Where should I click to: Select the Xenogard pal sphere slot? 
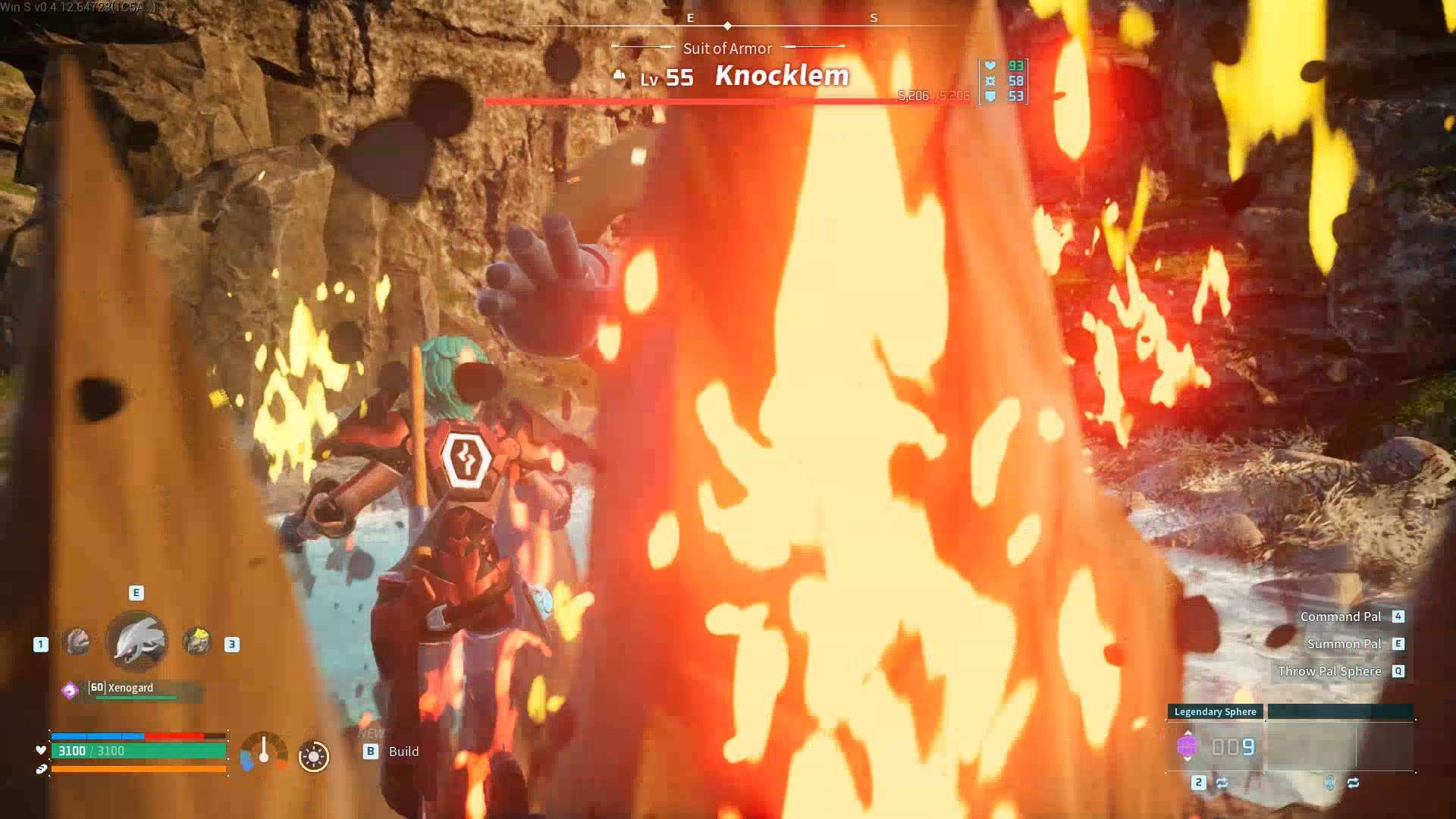click(135, 641)
